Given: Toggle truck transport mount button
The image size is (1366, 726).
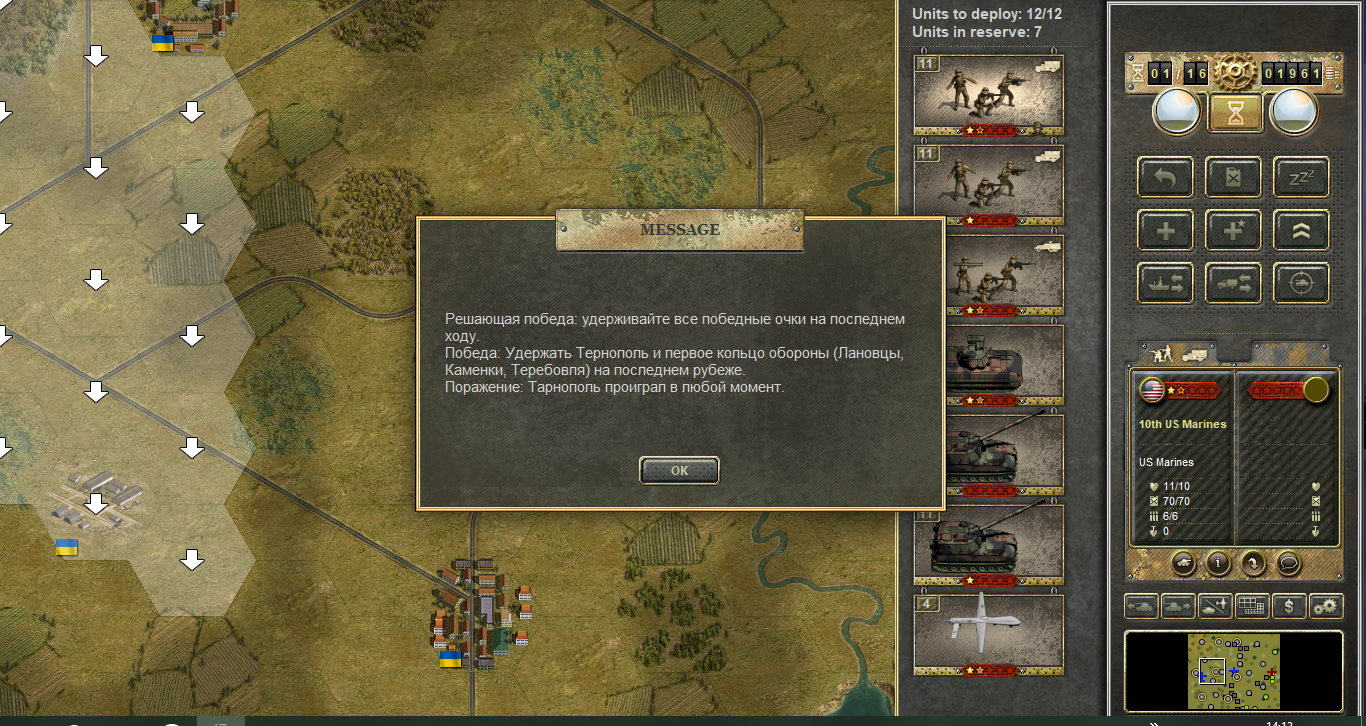Looking at the screenshot, I should click(1233, 283).
